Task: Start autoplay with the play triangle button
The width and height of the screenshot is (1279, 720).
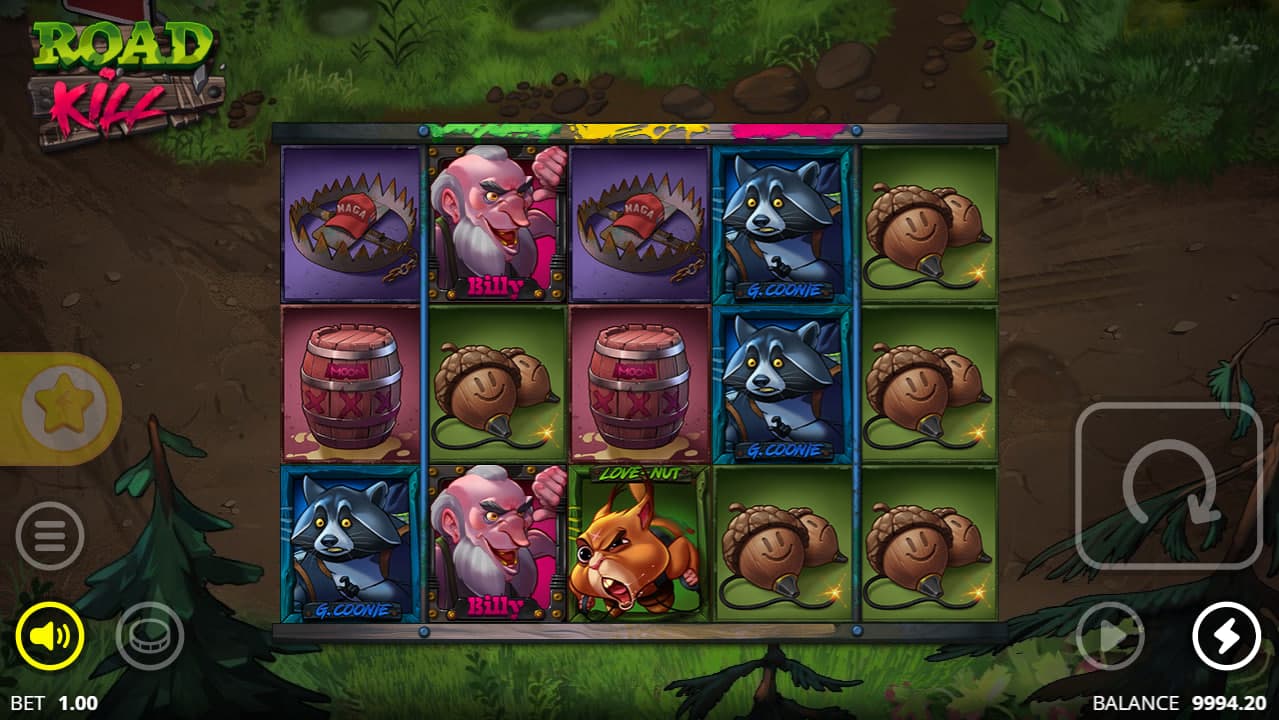Action: (x=1110, y=636)
